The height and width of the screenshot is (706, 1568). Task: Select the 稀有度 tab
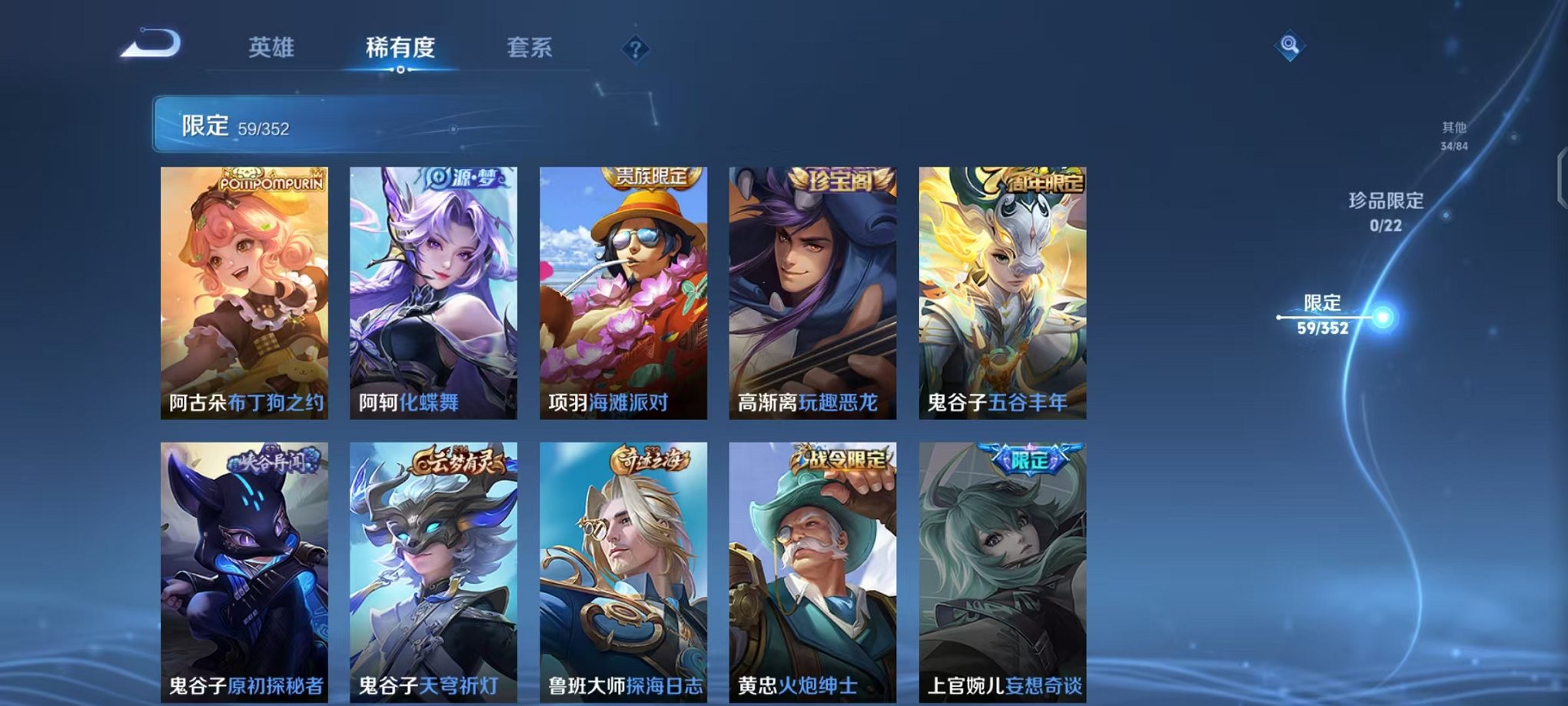(x=401, y=48)
